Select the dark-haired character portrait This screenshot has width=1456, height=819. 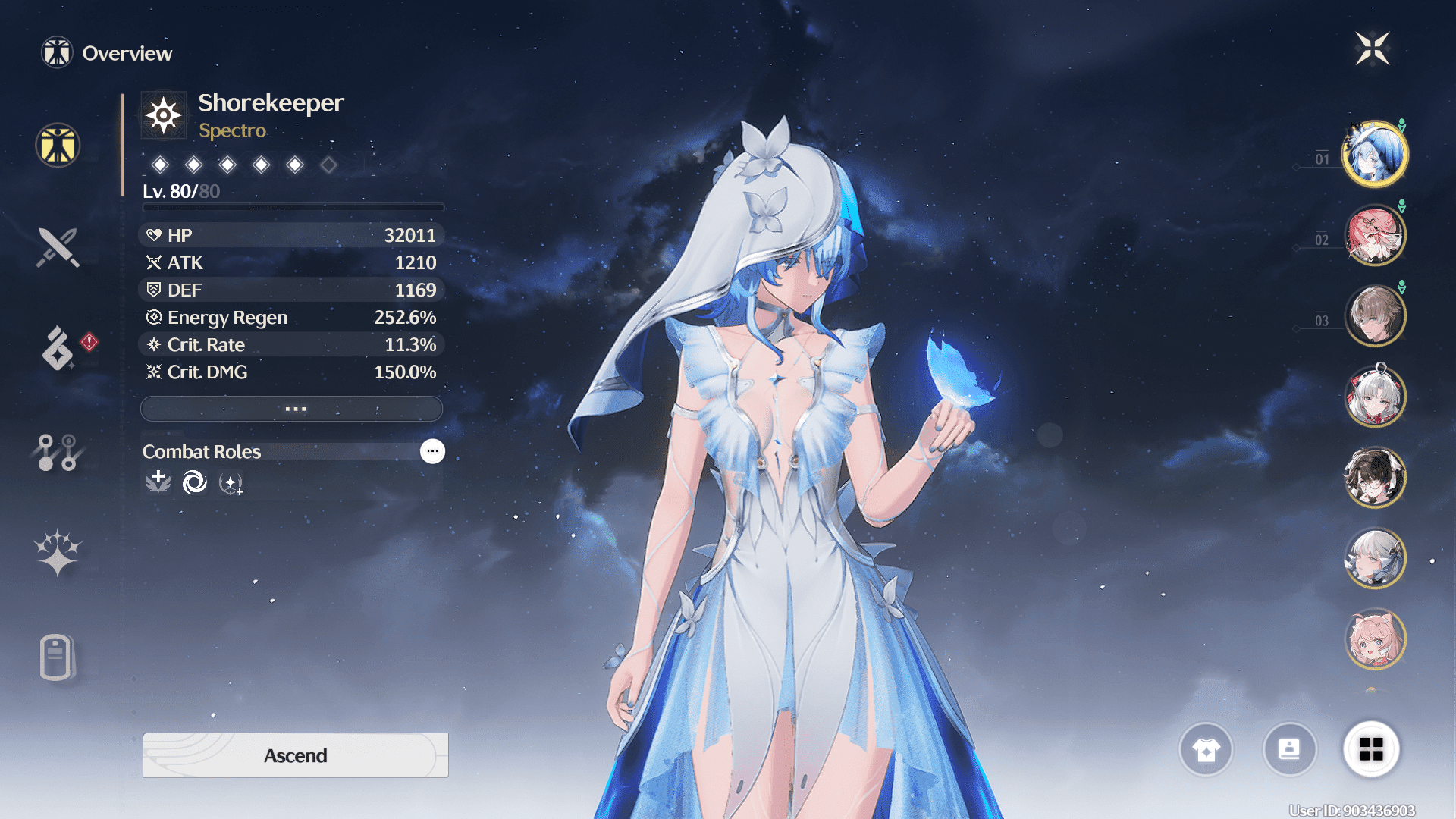1374,478
